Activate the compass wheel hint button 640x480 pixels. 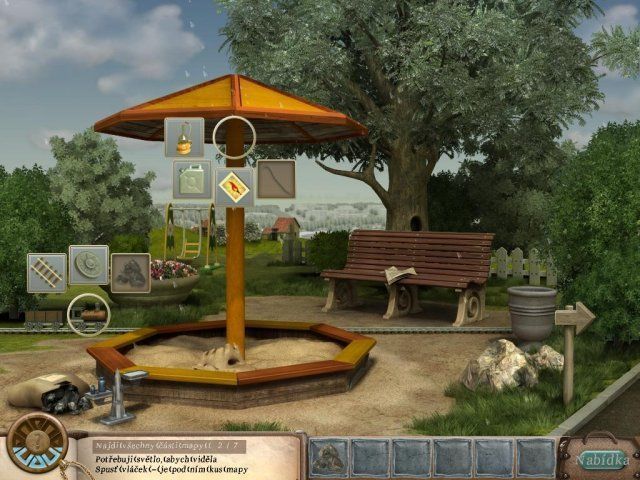click(x=37, y=442)
